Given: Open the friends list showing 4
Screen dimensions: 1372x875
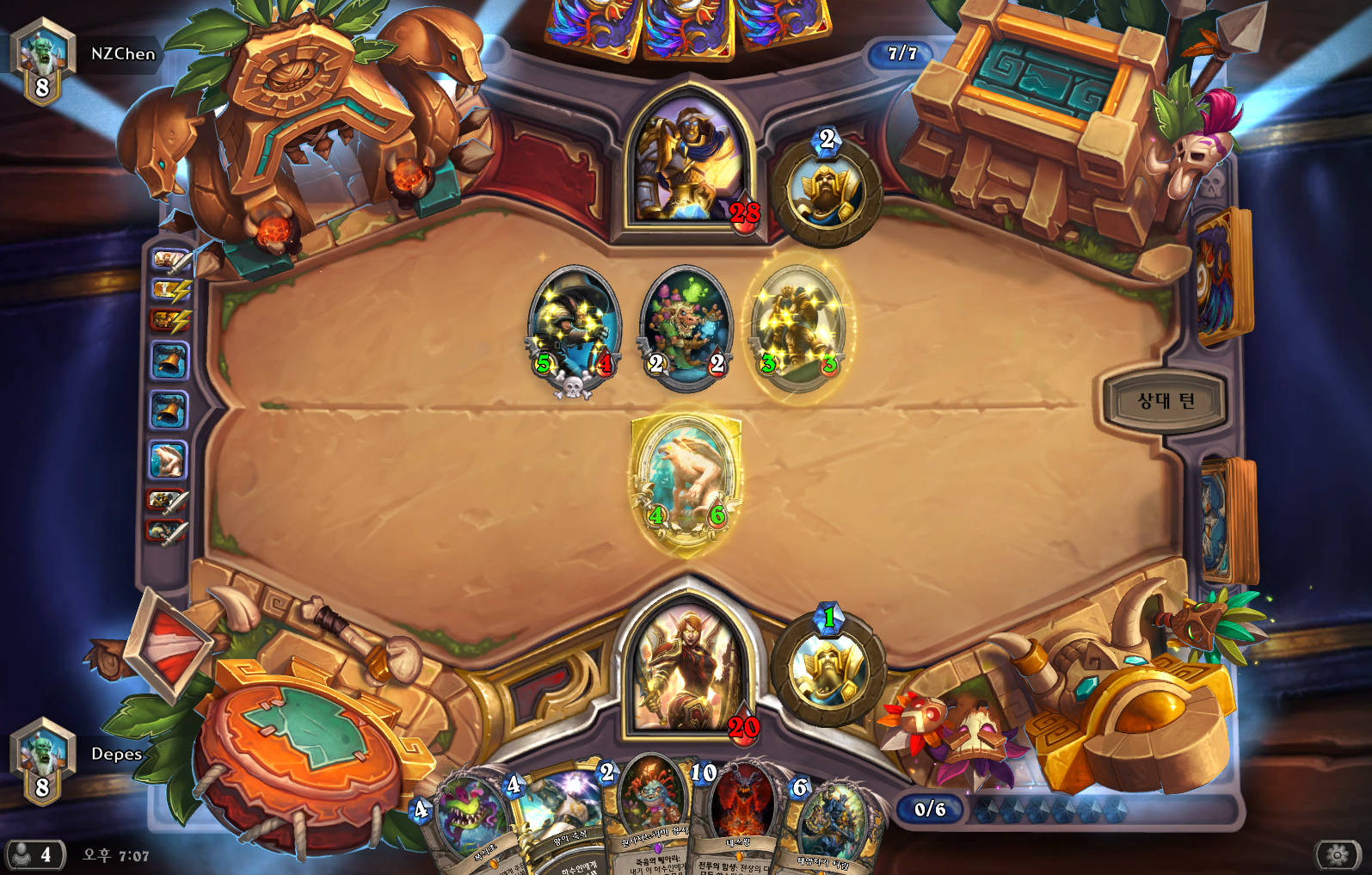Looking at the screenshot, I should (x=34, y=854).
